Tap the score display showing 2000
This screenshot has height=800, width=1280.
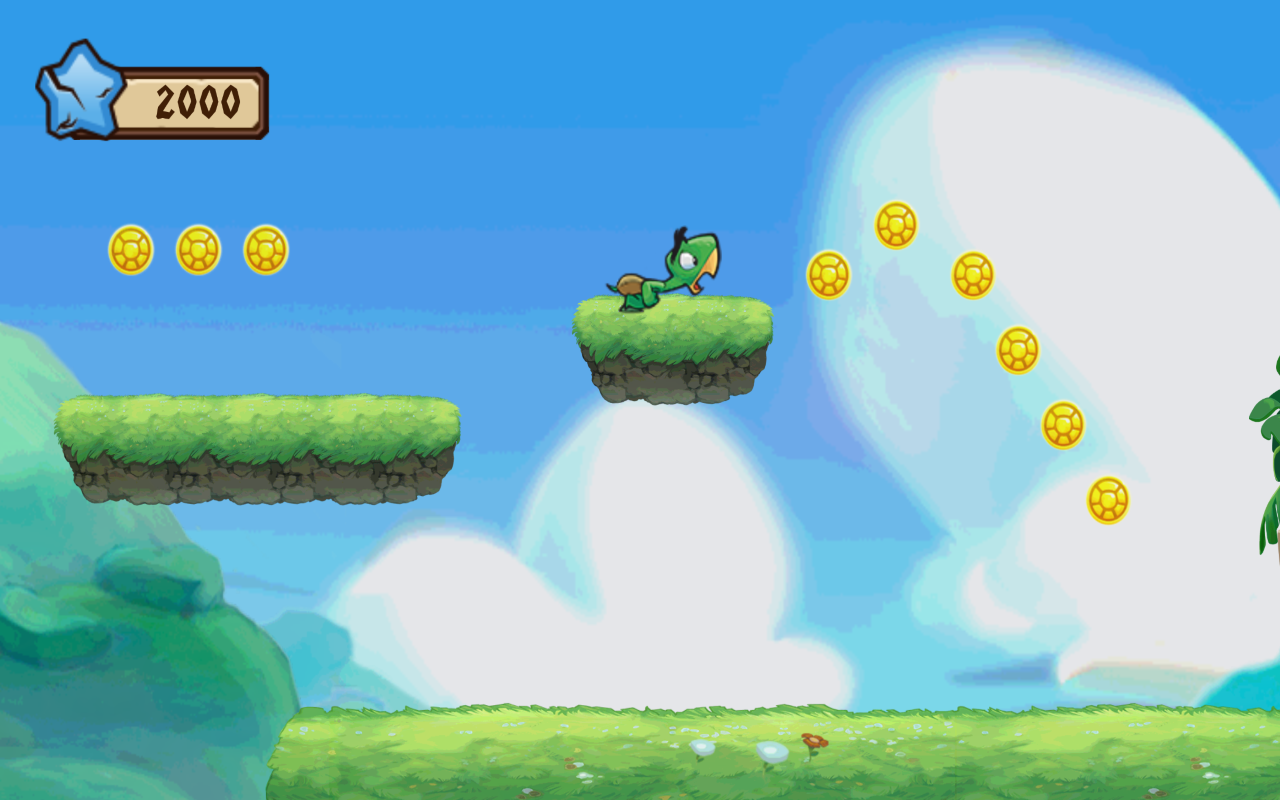pyautogui.click(x=196, y=99)
